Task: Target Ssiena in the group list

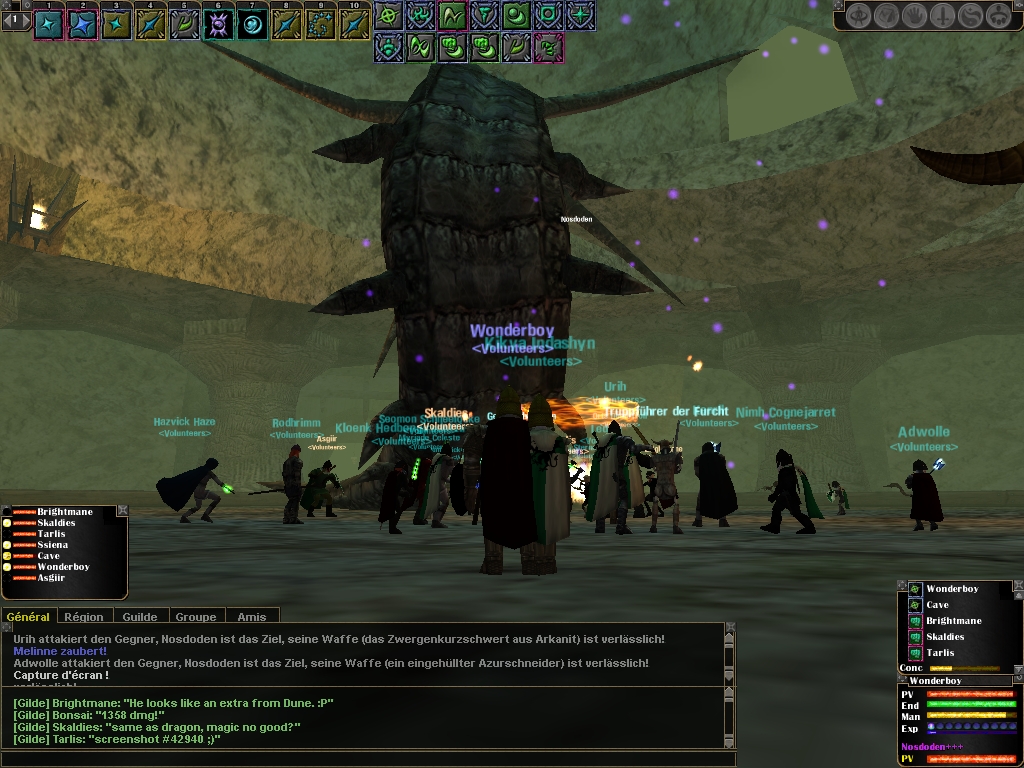Action: point(53,545)
